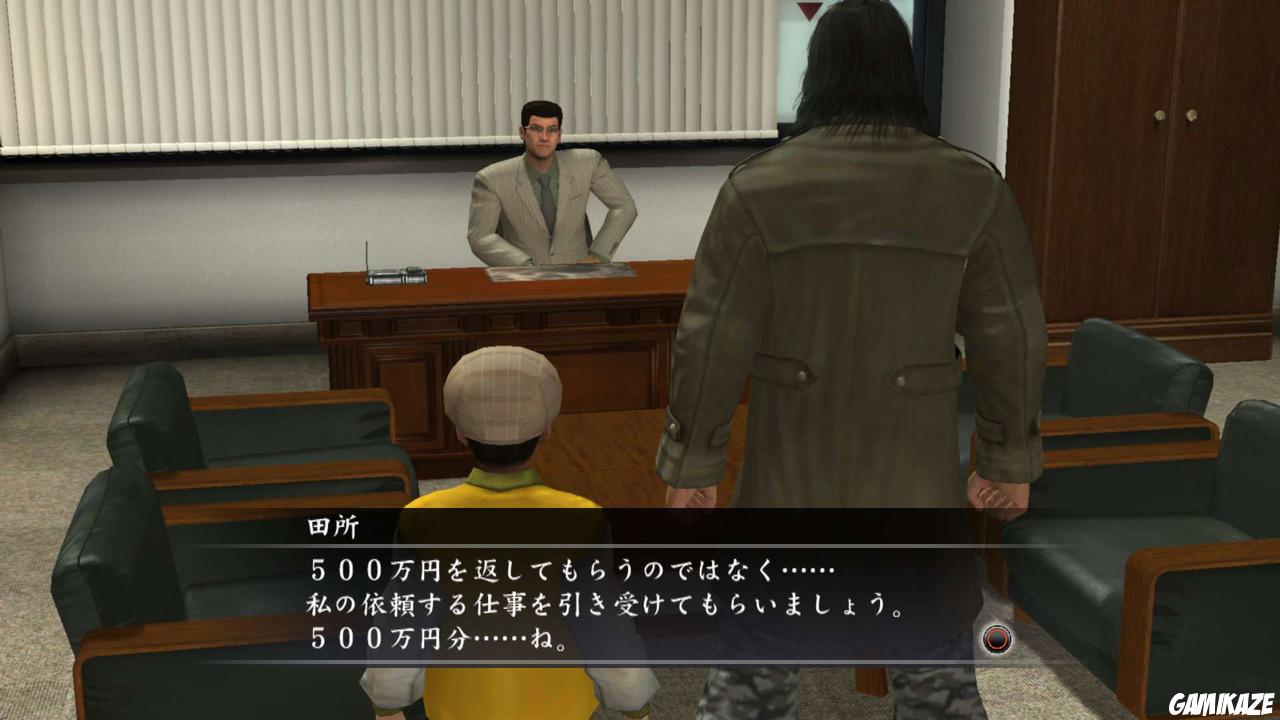Select the newspaper lying on the desk
This screenshot has height=720, width=1280.
tap(558, 270)
